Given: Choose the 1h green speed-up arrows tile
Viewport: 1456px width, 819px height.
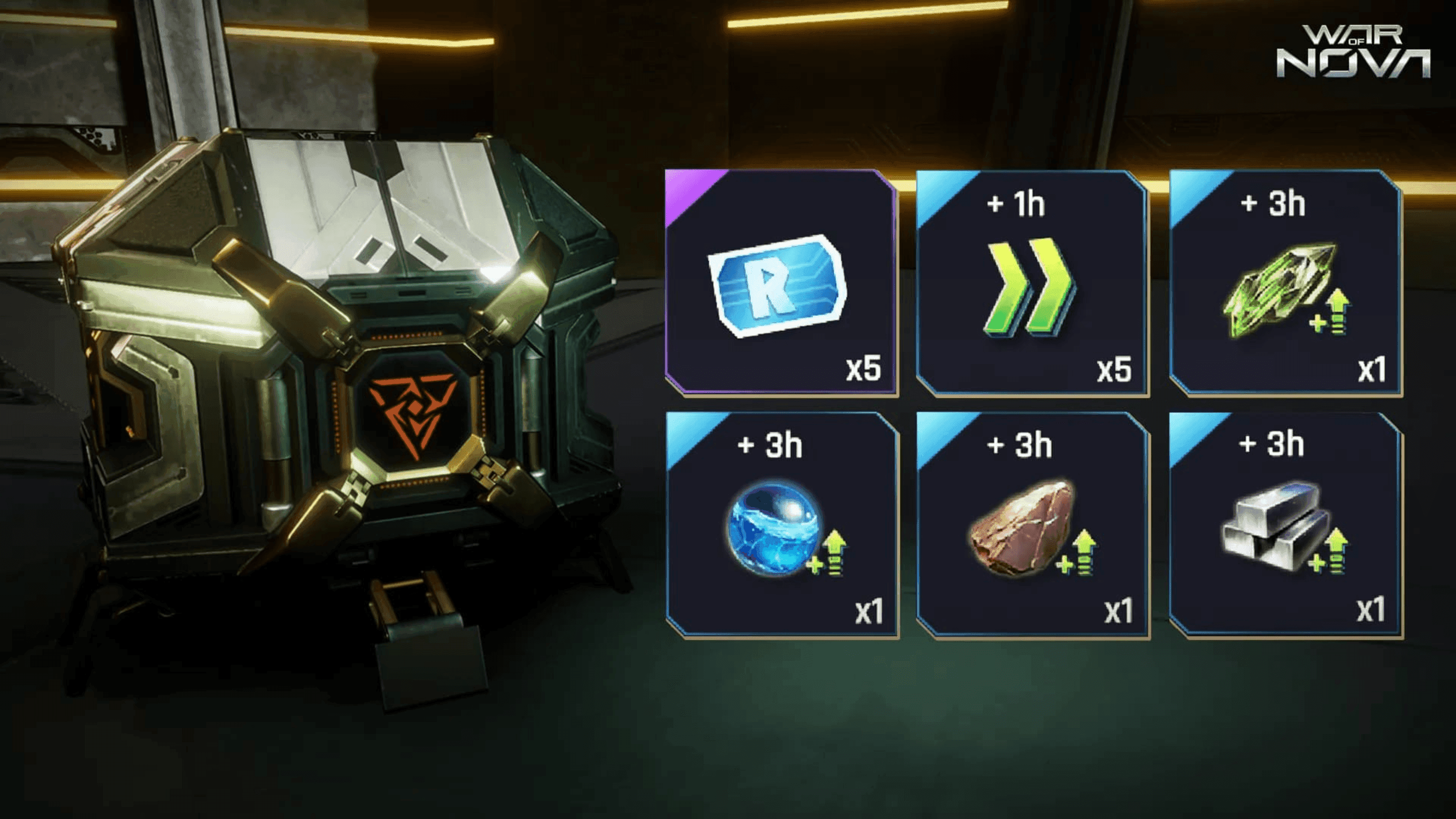Looking at the screenshot, I should pyautogui.click(x=1031, y=283).
